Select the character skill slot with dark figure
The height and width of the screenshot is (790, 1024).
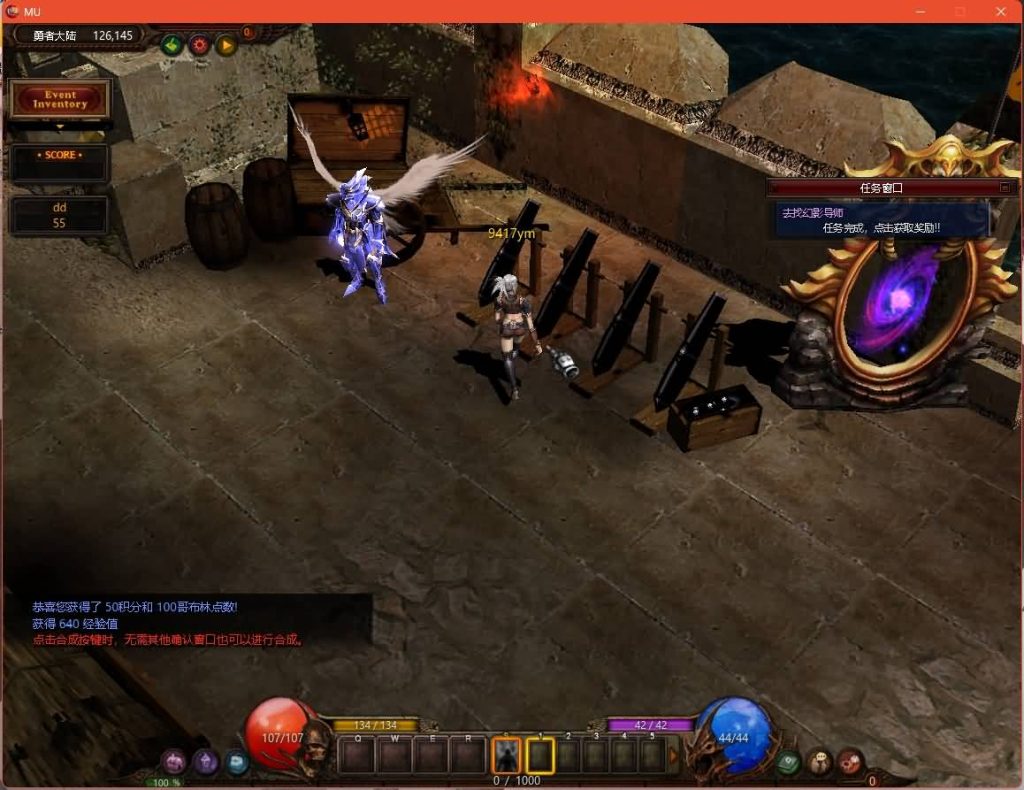pos(506,756)
